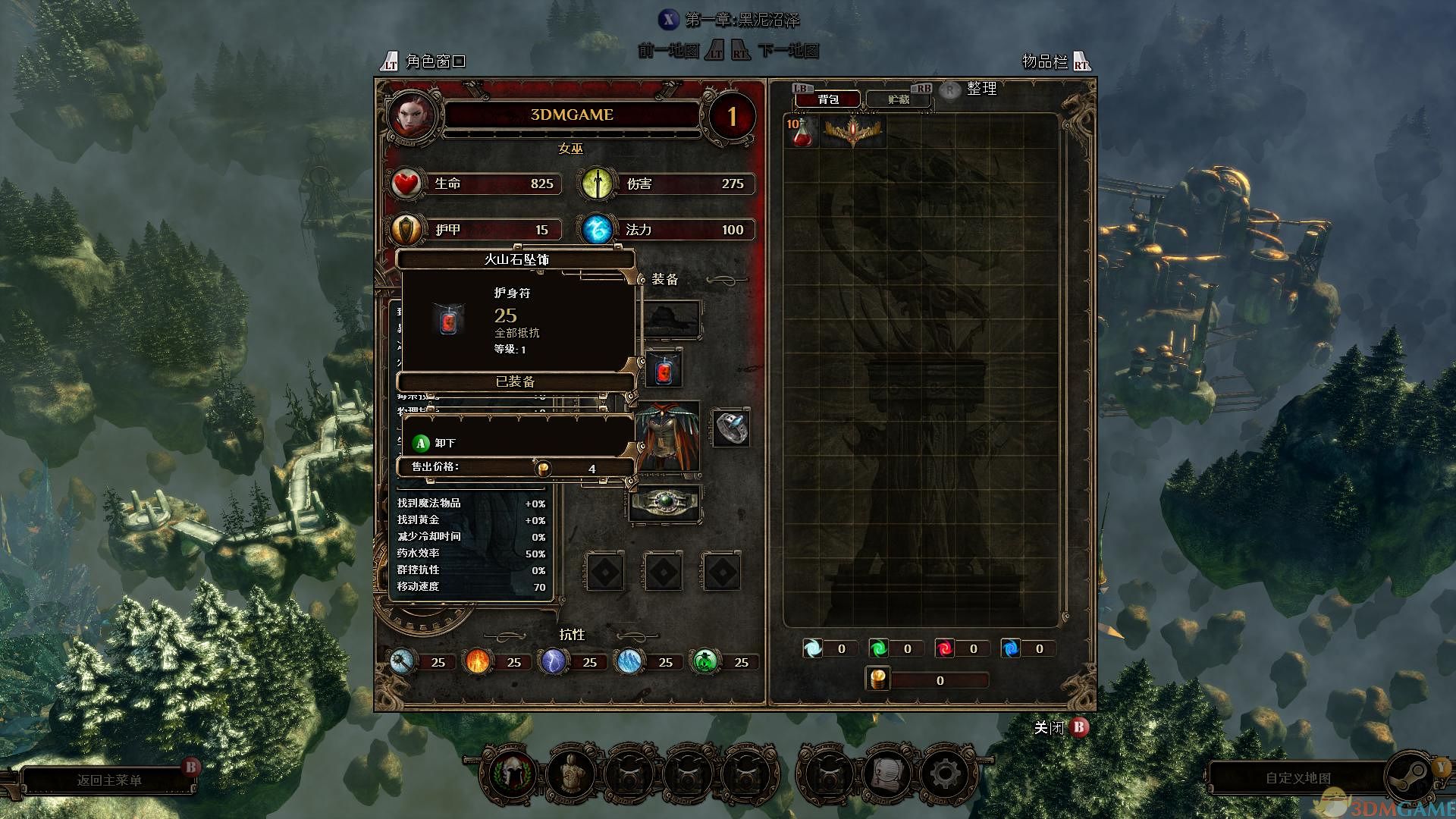Select the red health potion slot
This screenshot has width=1456, height=819.
[x=802, y=131]
